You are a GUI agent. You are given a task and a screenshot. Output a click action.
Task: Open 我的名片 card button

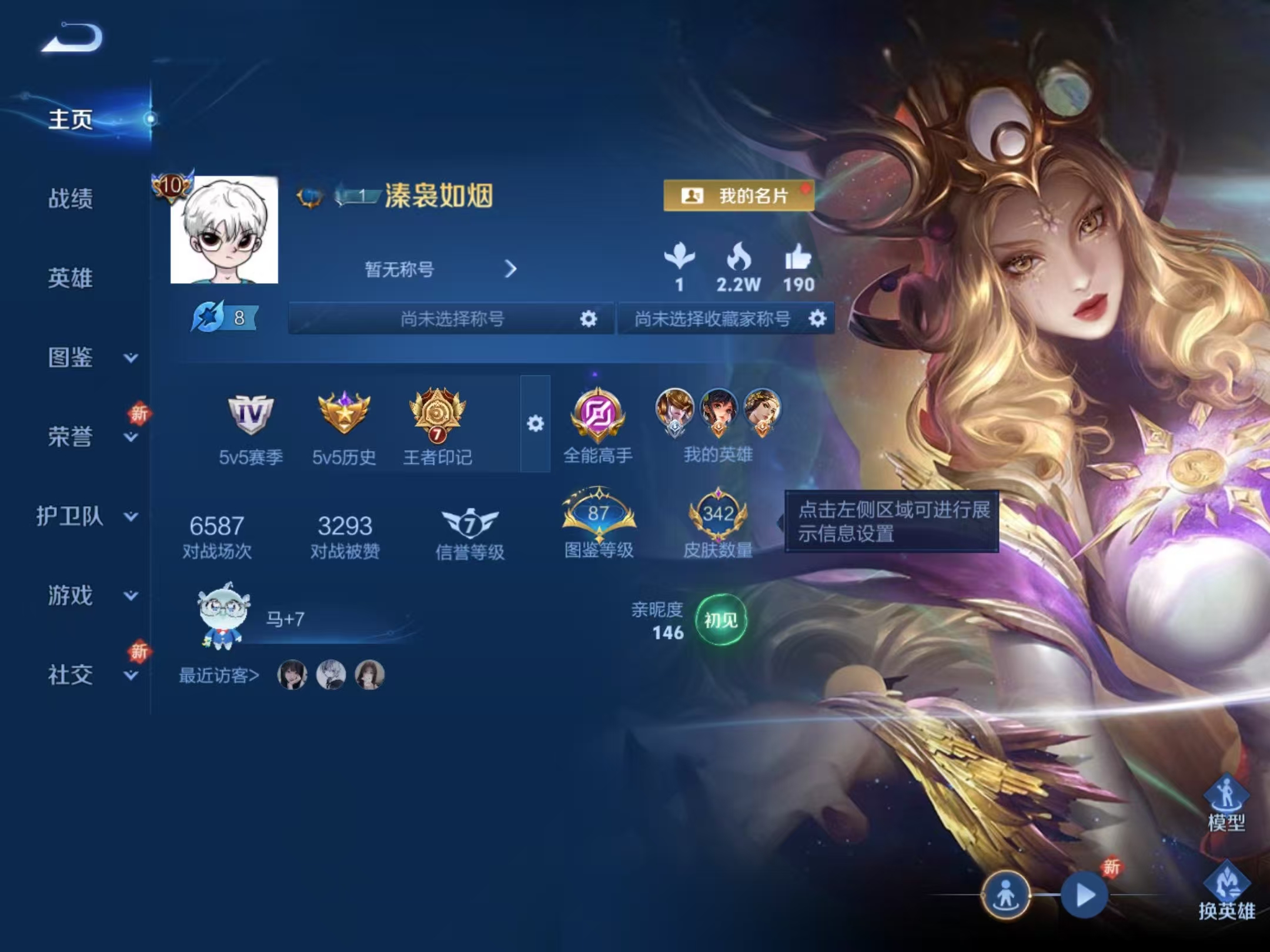click(x=738, y=196)
